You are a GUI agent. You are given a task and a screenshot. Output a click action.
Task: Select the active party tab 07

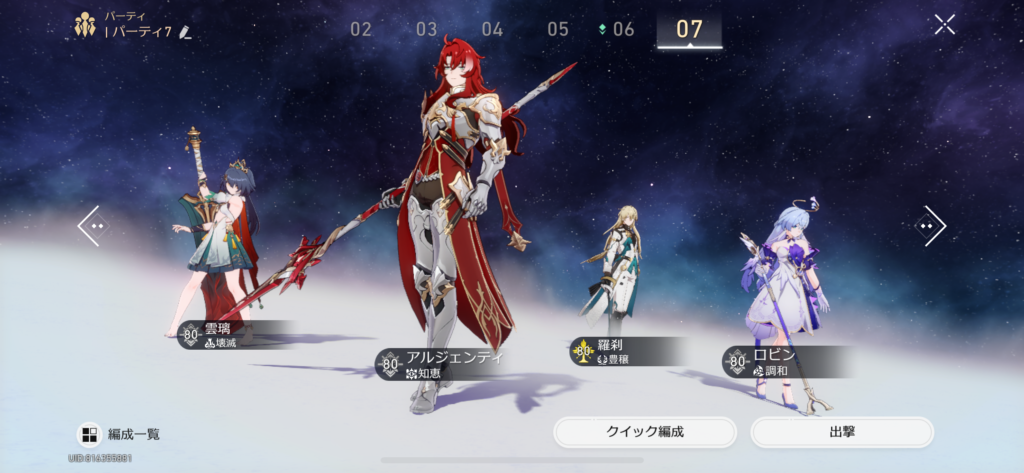[x=689, y=29]
